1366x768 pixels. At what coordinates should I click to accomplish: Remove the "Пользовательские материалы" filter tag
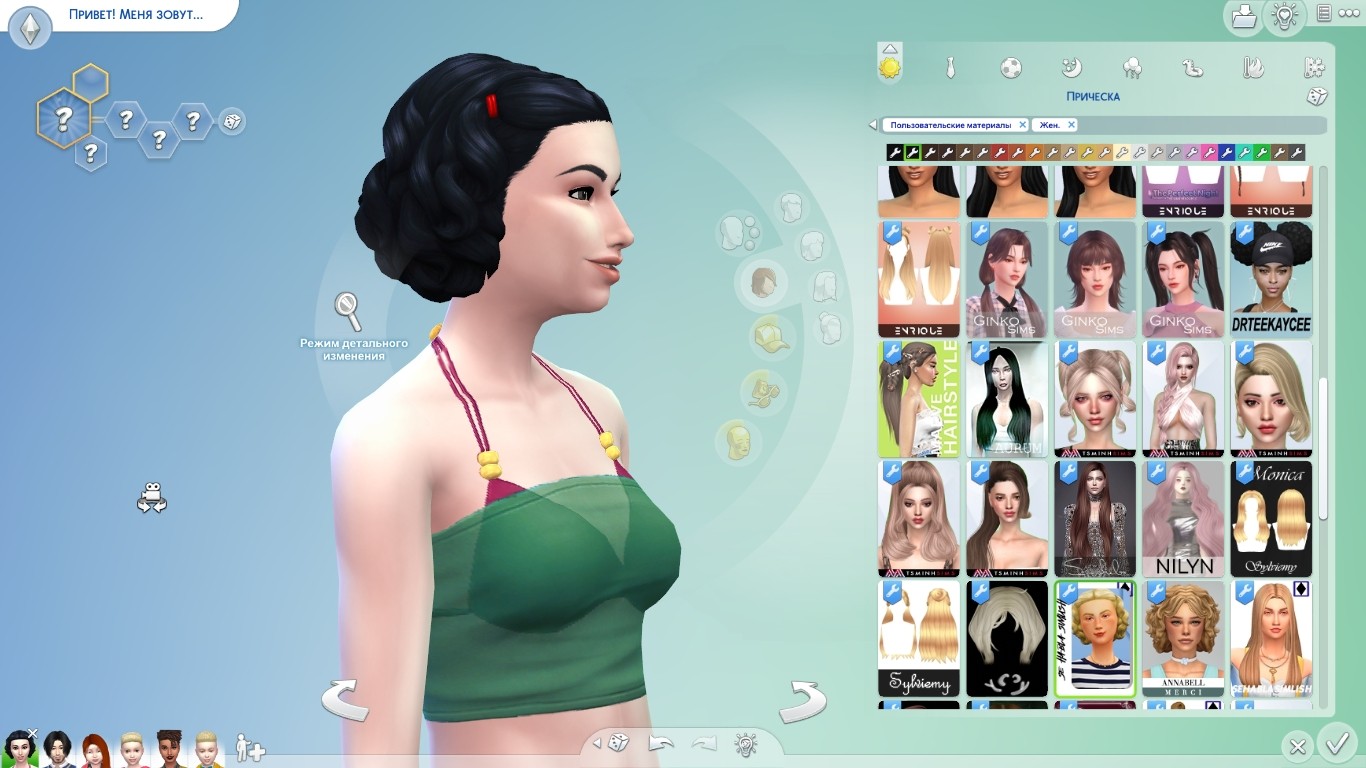1022,125
